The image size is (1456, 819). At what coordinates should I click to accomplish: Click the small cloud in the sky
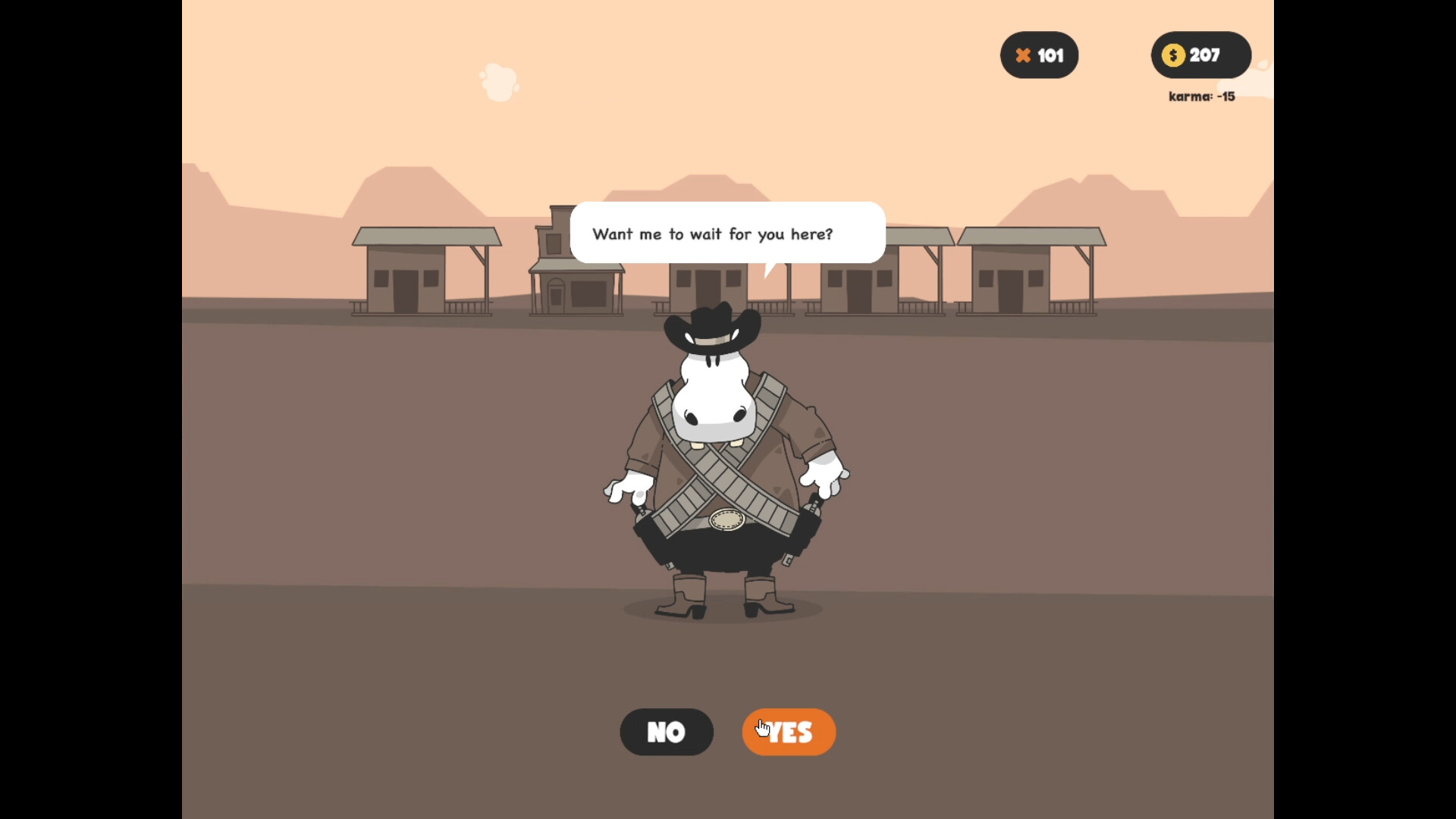(499, 82)
